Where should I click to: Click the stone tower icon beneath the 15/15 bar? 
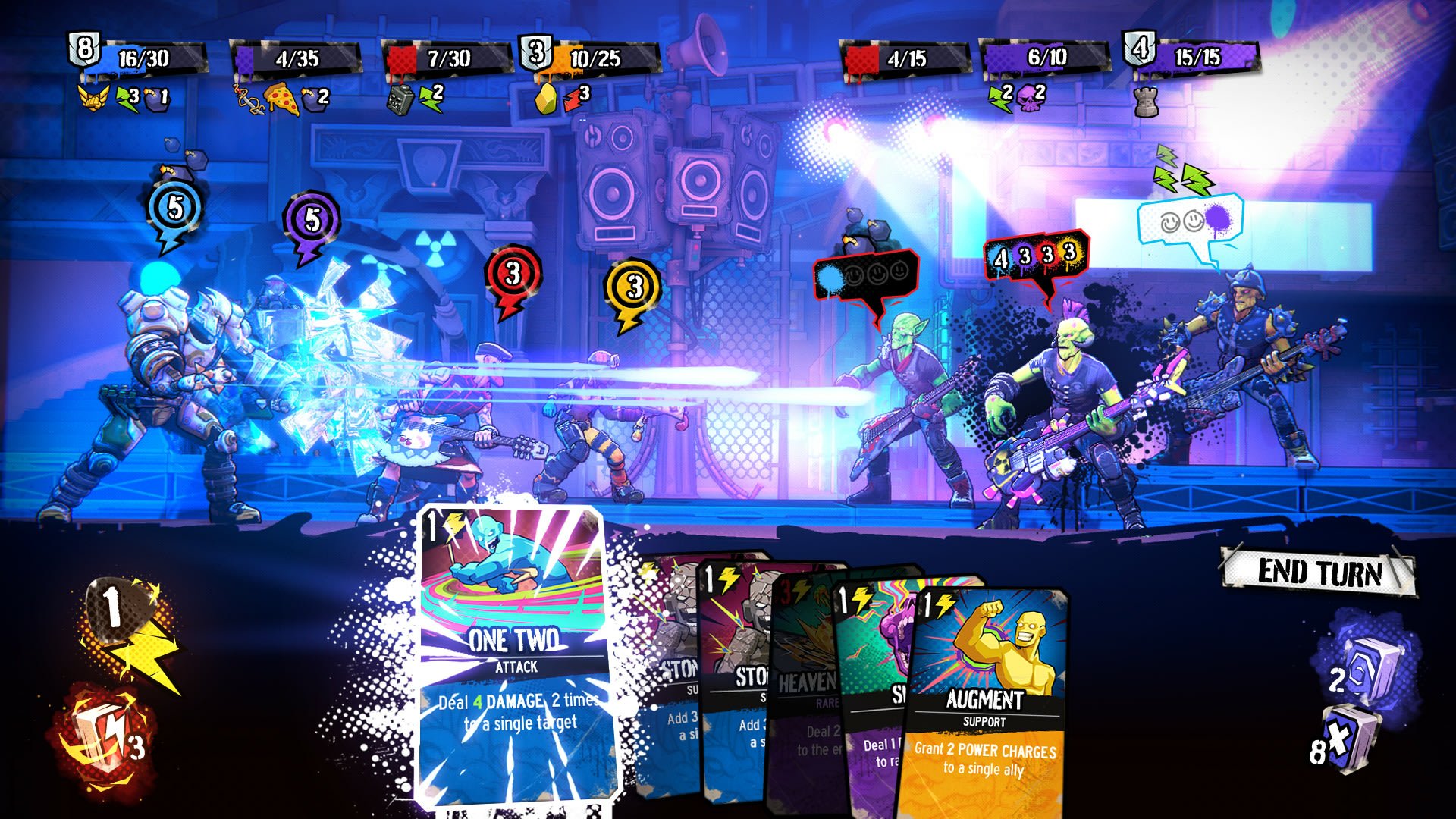click(1147, 102)
